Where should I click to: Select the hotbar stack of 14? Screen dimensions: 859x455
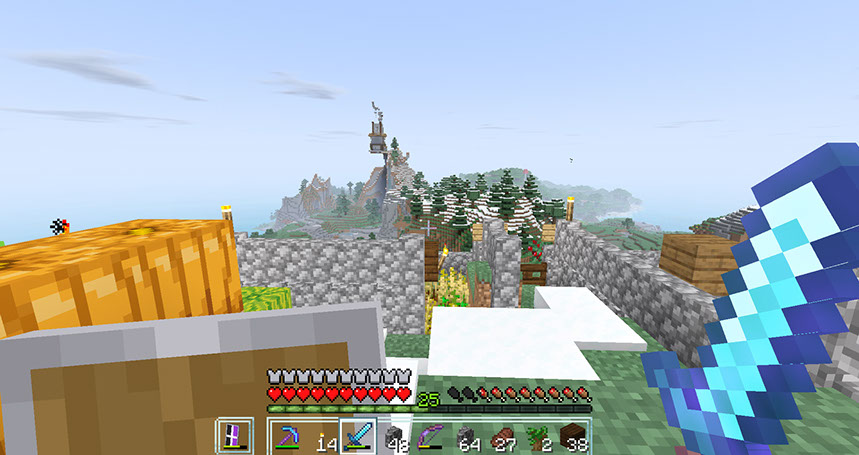coord(324,437)
